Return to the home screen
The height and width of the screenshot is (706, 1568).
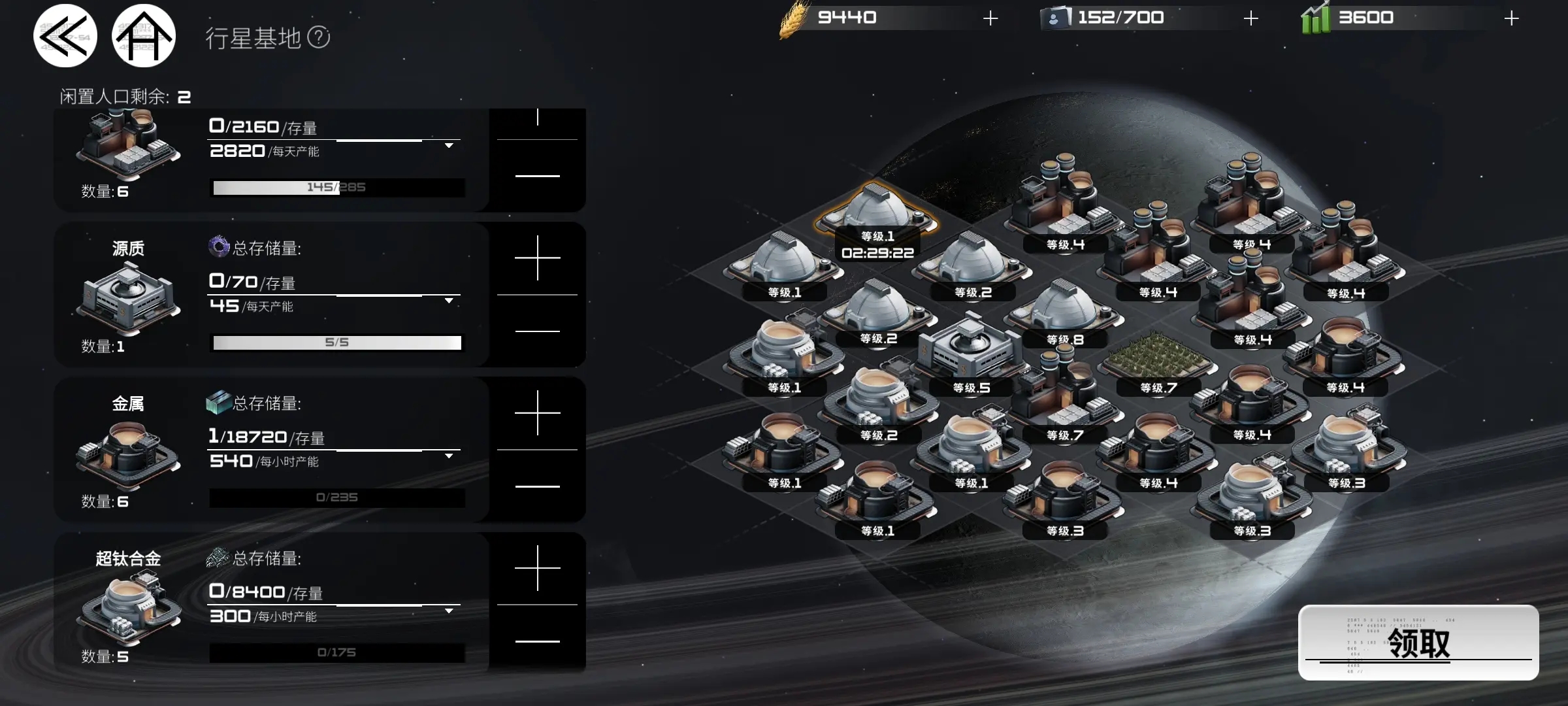(144, 36)
